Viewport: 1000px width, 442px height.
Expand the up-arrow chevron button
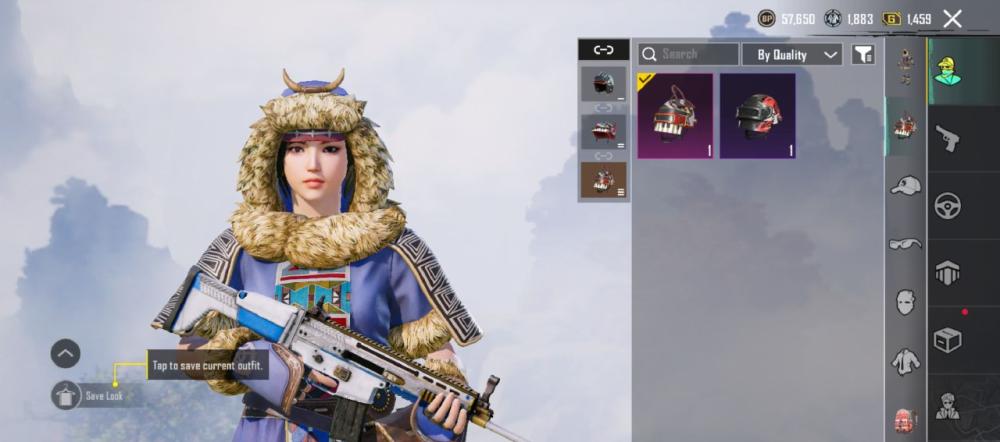[66, 353]
